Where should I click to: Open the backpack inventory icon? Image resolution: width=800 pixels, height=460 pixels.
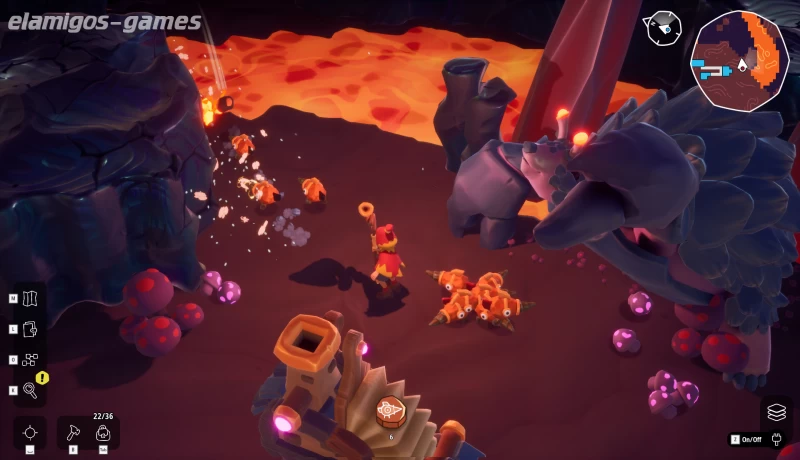tap(102, 432)
